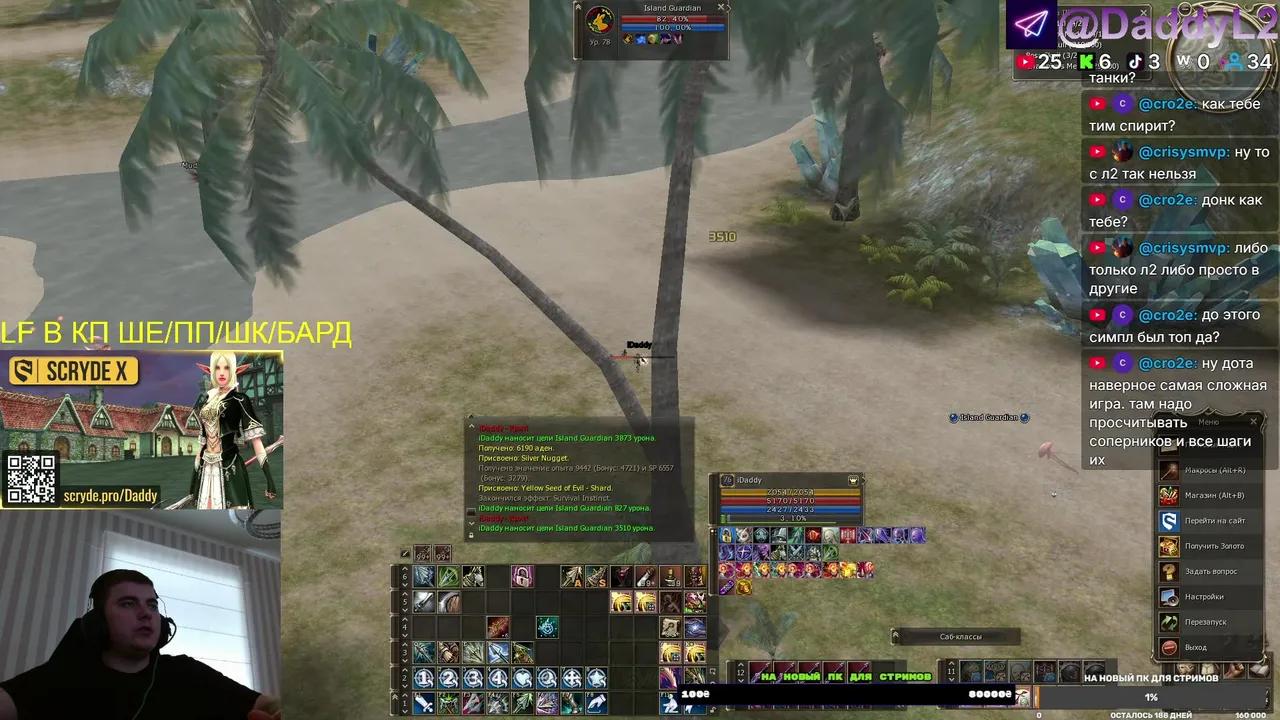Image resolution: width=1280 pixels, height=720 pixels.
Task: Click the crown icon on iDaddy status window
Action: point(853,481)
